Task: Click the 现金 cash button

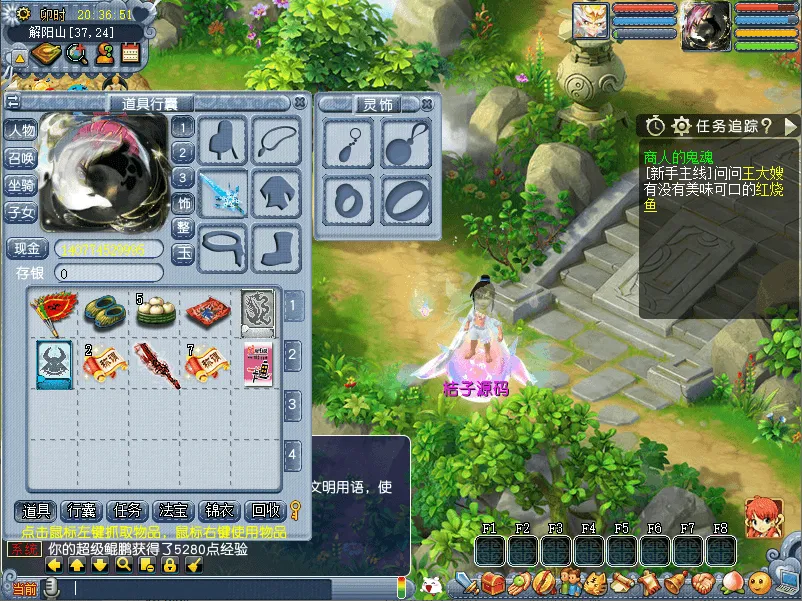Action: click(x=27, y=249)
